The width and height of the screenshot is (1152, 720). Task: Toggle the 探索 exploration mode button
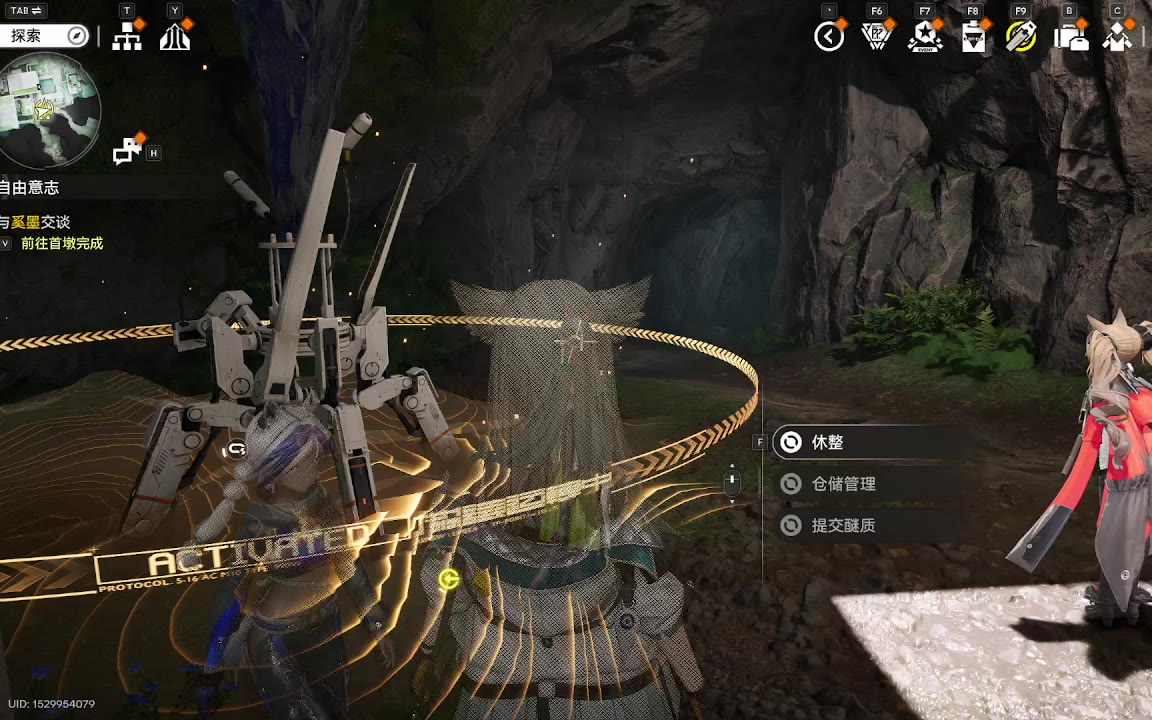pyautogui.click(x=45, y=36)
